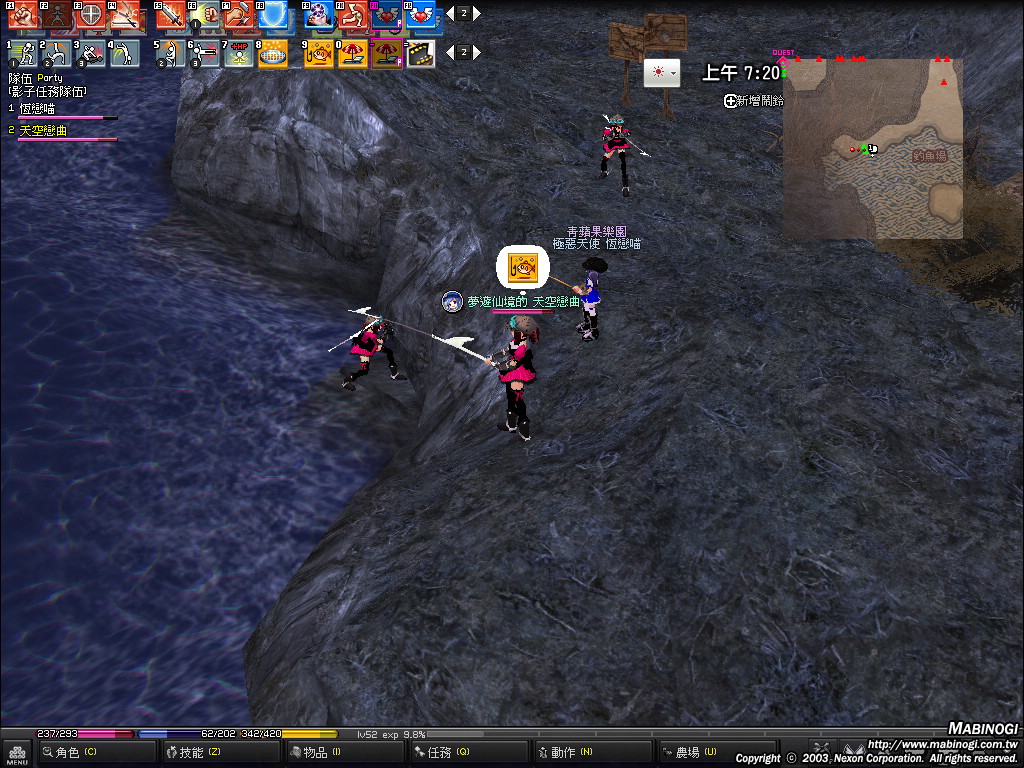Click the 新增鬧鈴 add alarm button
The height and width of the screenshot is (768, 1024).
(755, 101)
